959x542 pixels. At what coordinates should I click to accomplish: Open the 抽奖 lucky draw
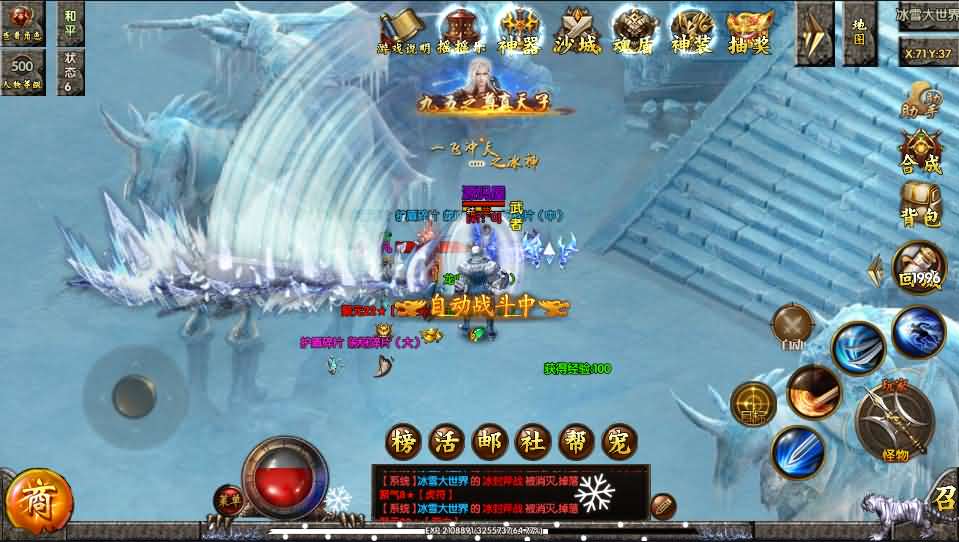749,29
